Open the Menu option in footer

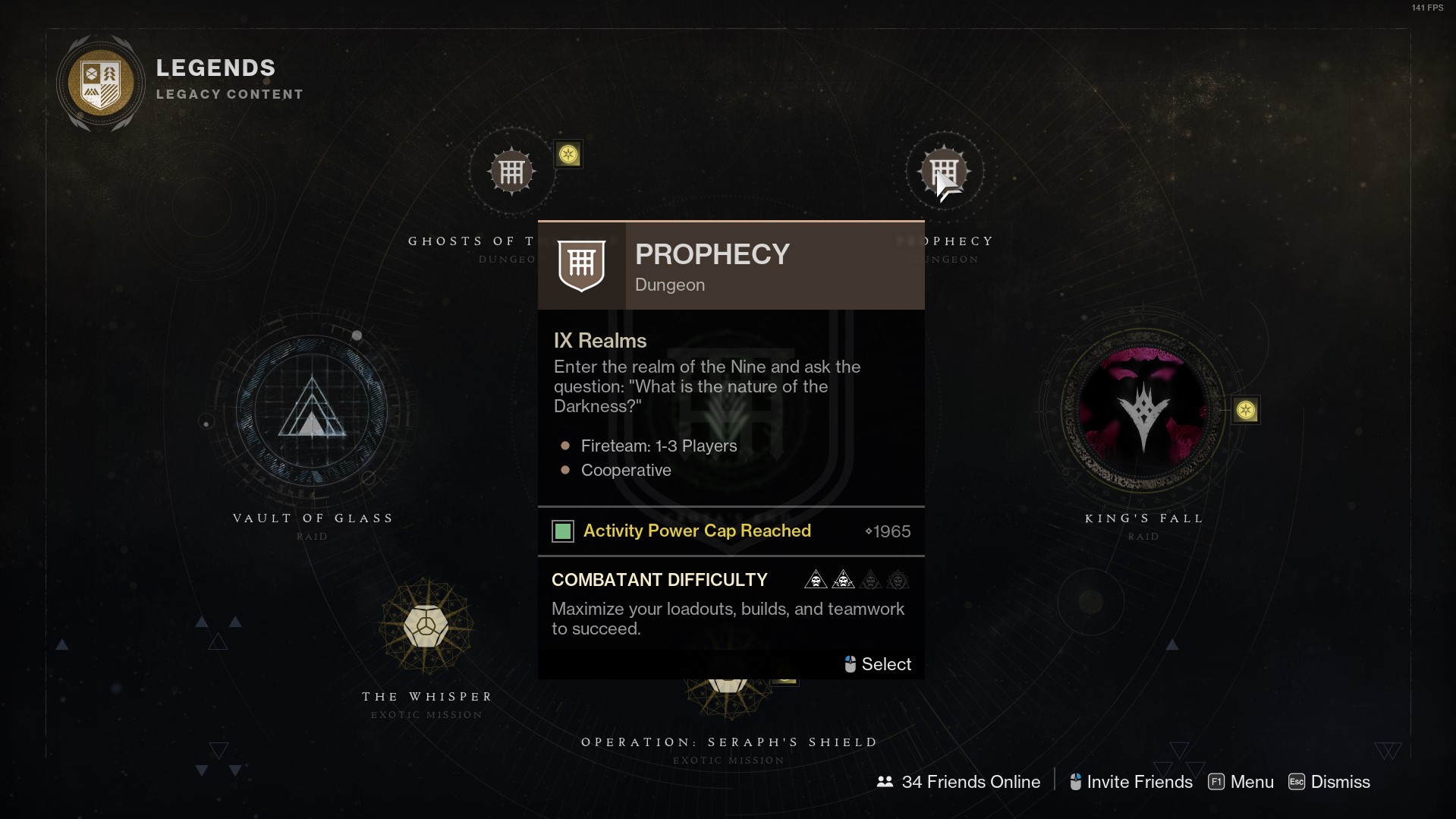[1241, 782]
